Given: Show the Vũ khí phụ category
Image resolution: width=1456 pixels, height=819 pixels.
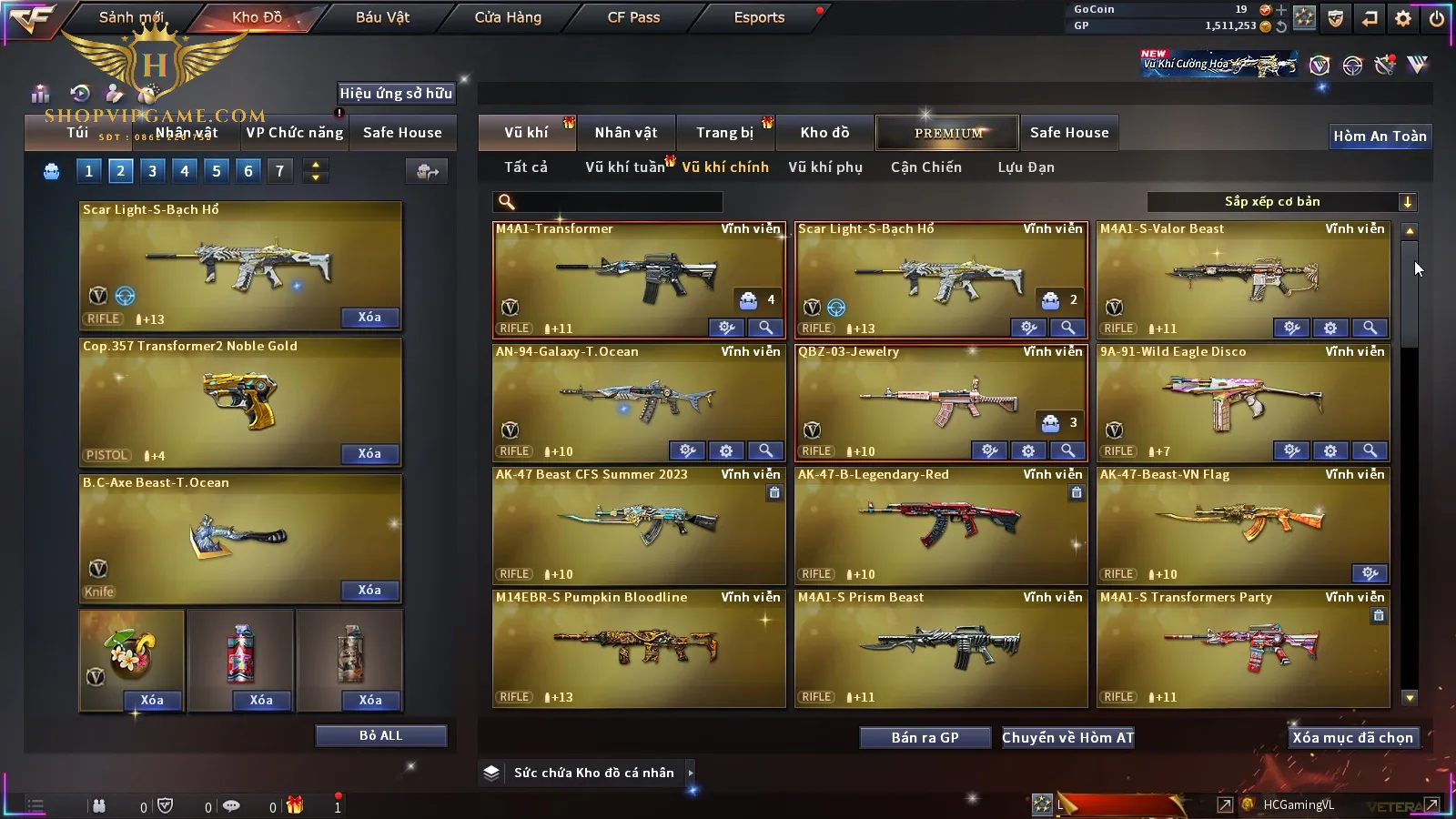Looking at the screenshot, I should 824,167.
